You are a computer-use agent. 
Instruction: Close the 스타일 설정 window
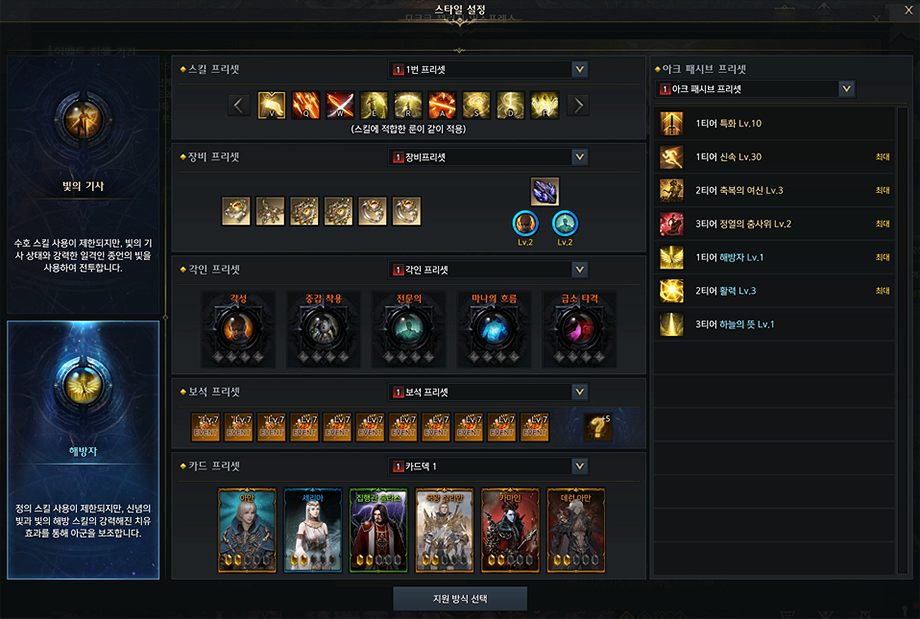point(906,11)
